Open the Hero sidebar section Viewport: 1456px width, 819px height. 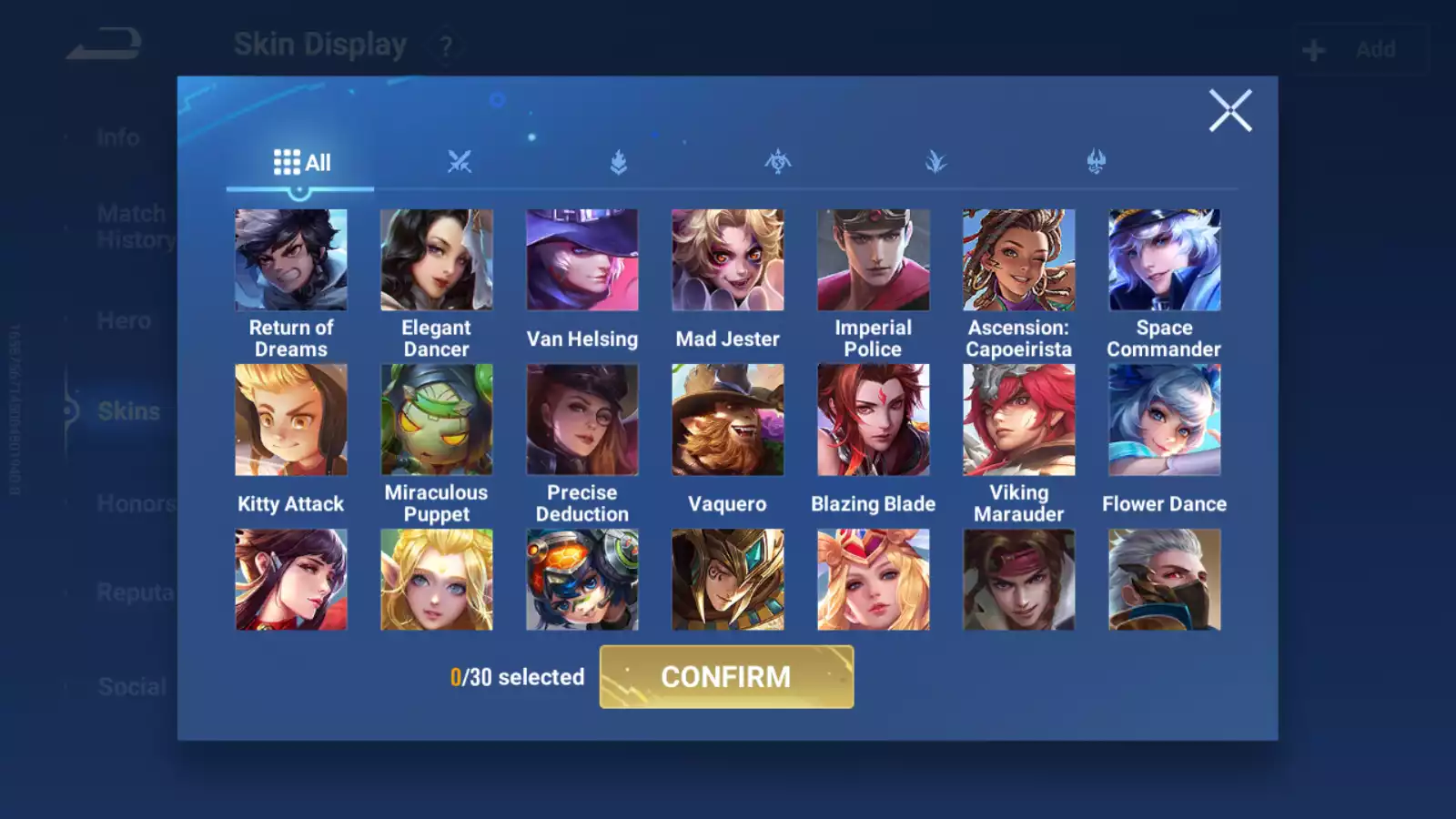(125, 320)
